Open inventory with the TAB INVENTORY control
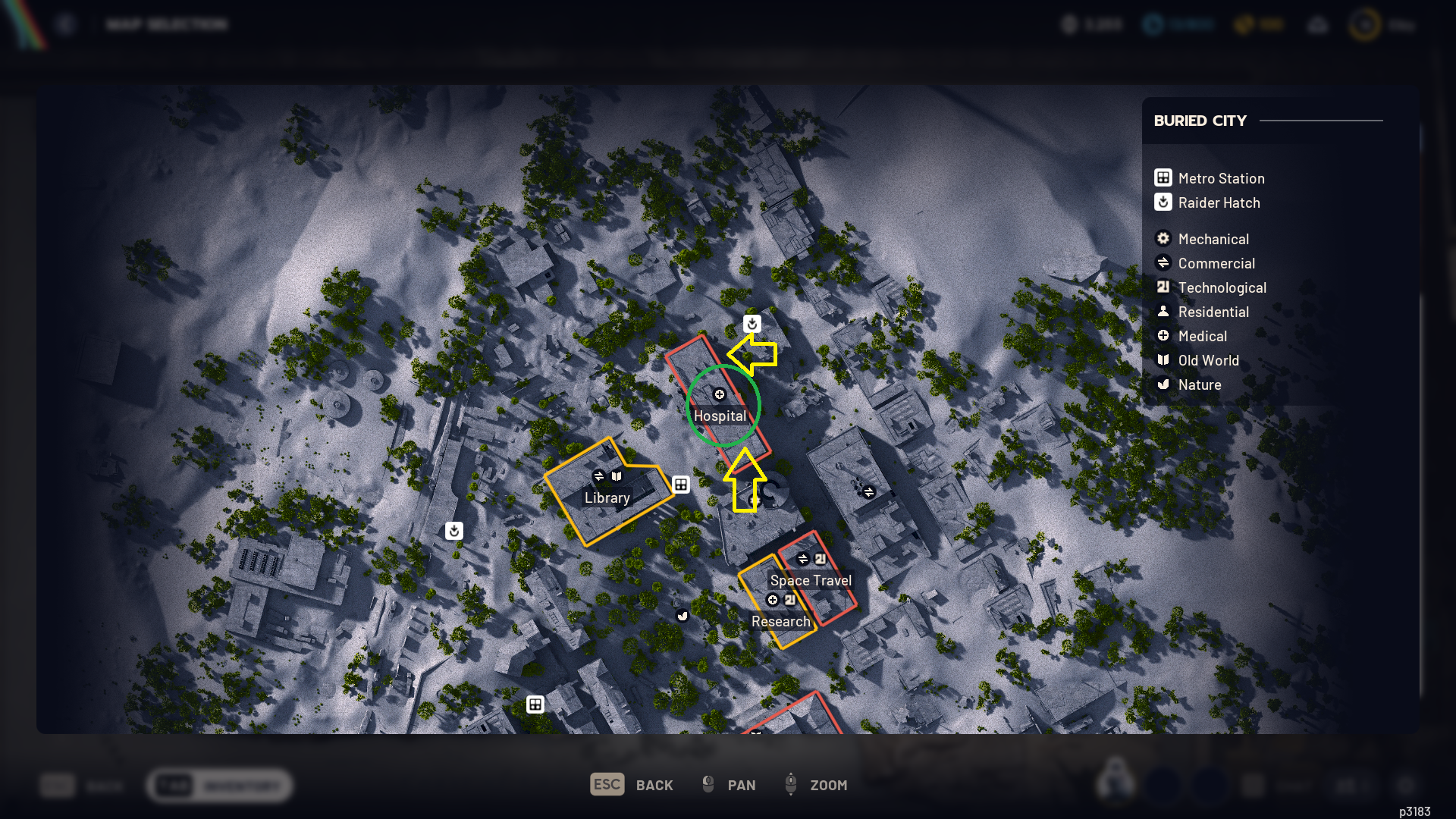This screenshot has width=1456, height=819. [x=218, y=786]
